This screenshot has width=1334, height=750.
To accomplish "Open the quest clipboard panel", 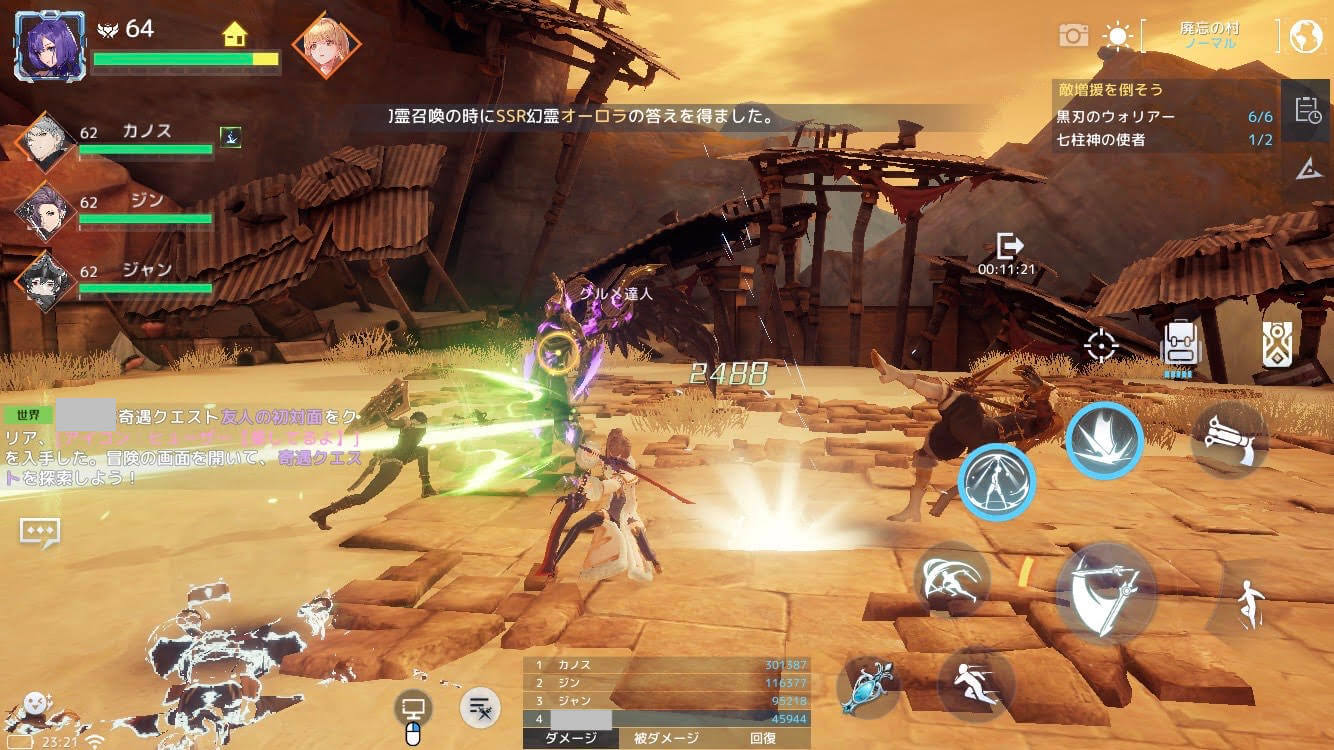I will point(1307,110).
